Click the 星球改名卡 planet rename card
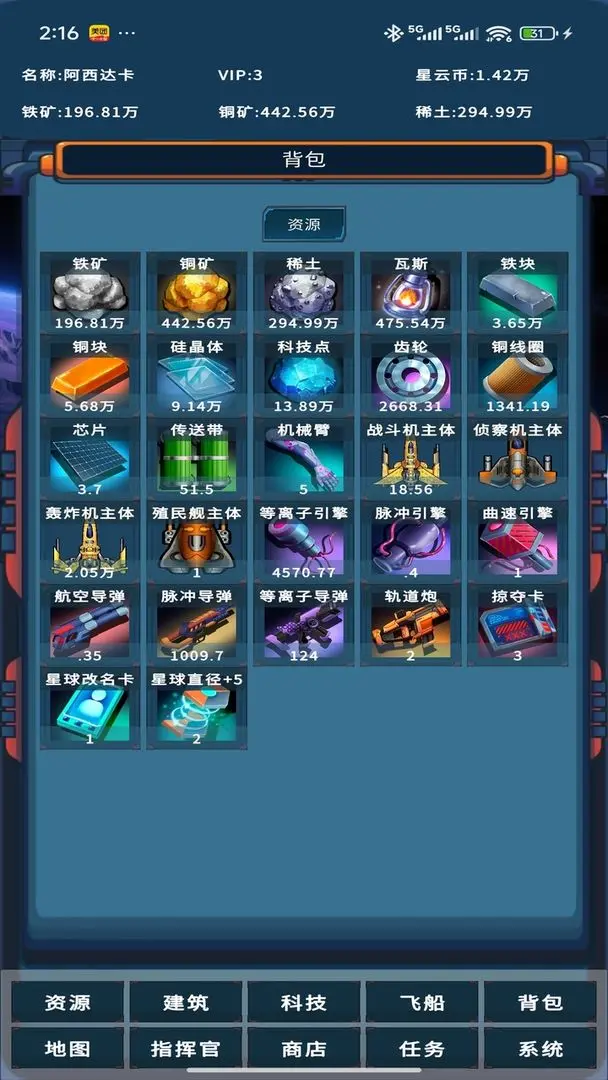Viewport: 608px width, 1080px height. point(90,708)
